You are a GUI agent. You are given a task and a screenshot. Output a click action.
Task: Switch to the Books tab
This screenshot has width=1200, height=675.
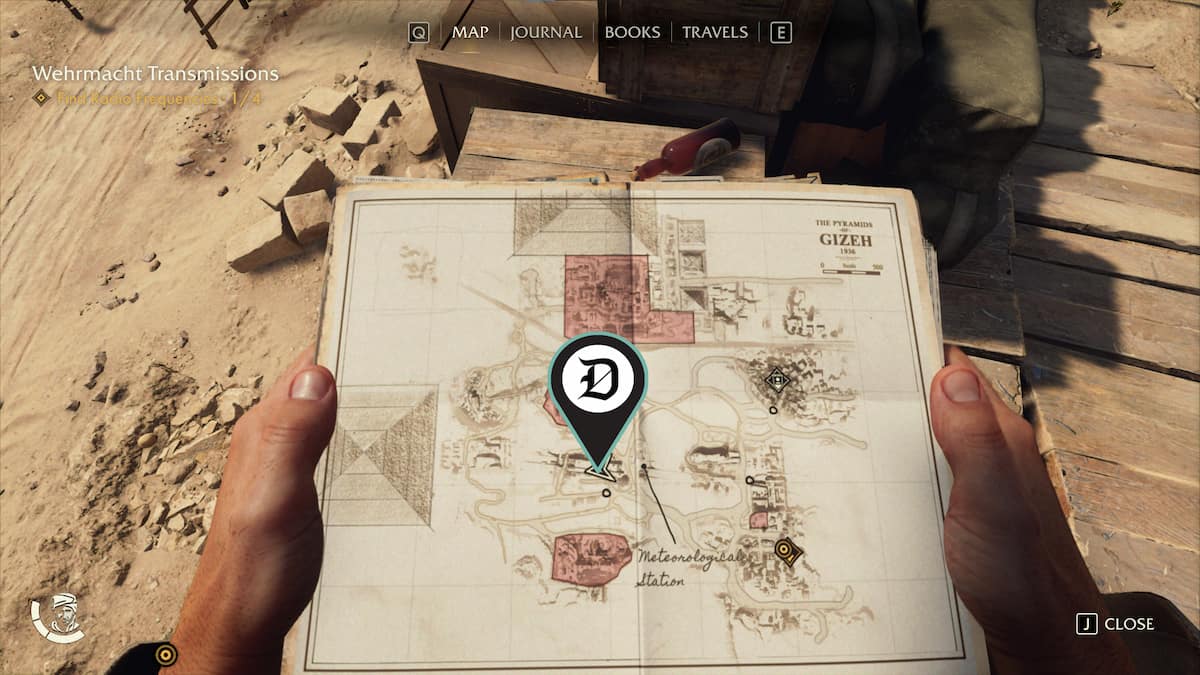coord(632,32)
